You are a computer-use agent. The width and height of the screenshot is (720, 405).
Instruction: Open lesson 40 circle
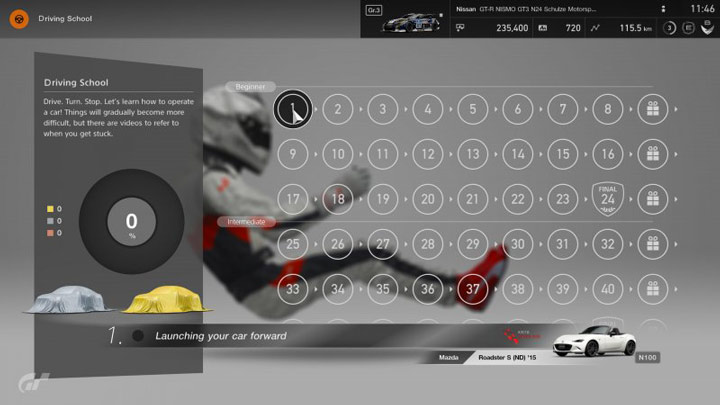tap(608, 289)
